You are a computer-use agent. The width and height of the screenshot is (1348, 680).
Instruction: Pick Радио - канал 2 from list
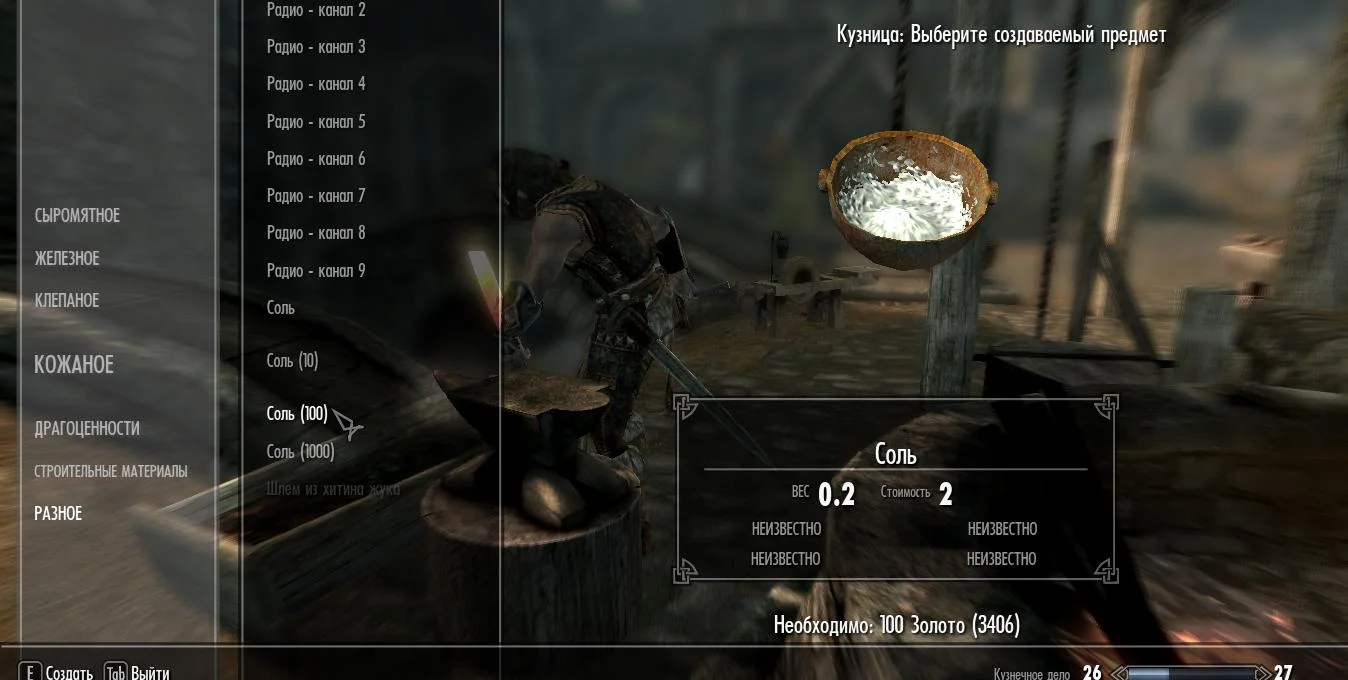tap(316, 10)
